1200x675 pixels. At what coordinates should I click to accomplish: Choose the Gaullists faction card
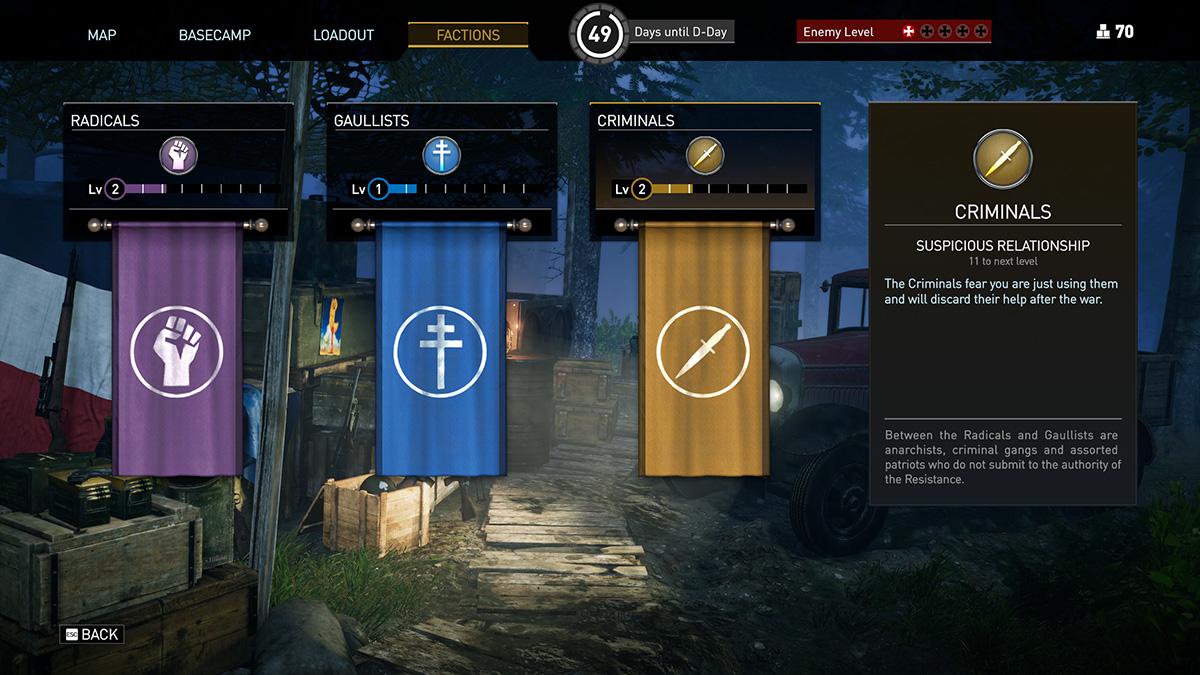tap(441, 158)
